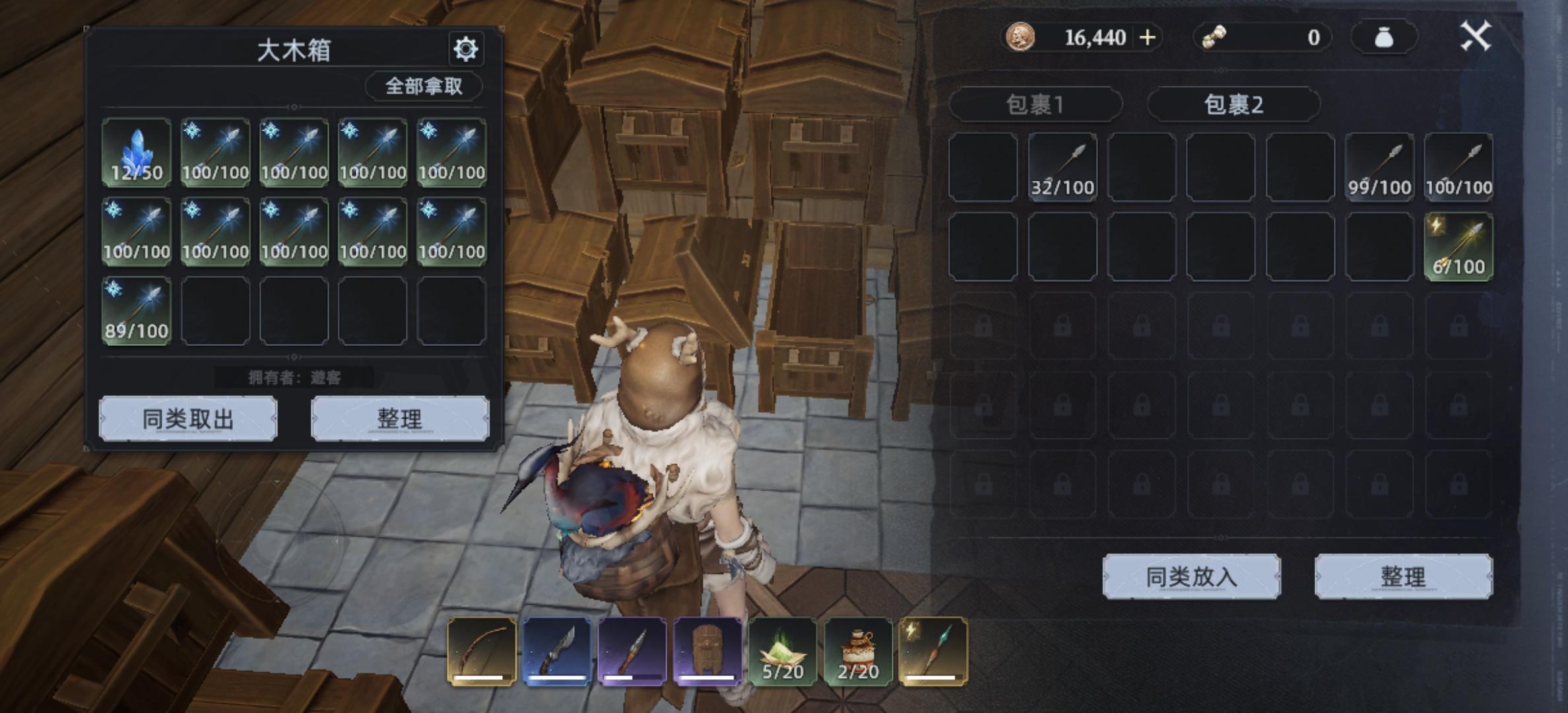Select the arrow stack showing 99/100
The width and height of the screenshot is (1568, 713).
(x=1379, y=167)
